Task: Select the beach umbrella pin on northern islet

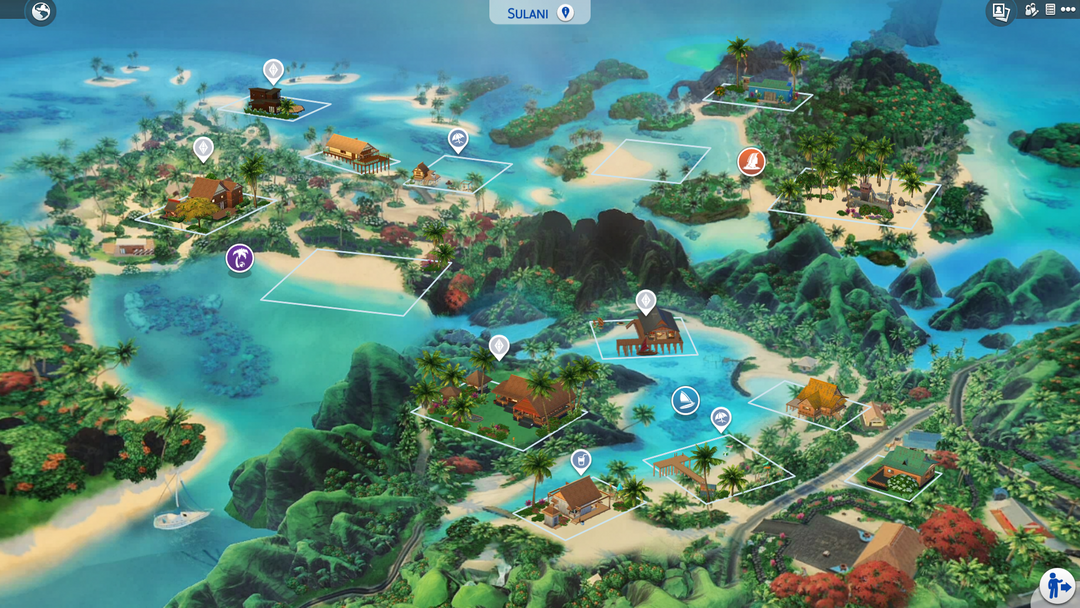Action: [457, 139]
